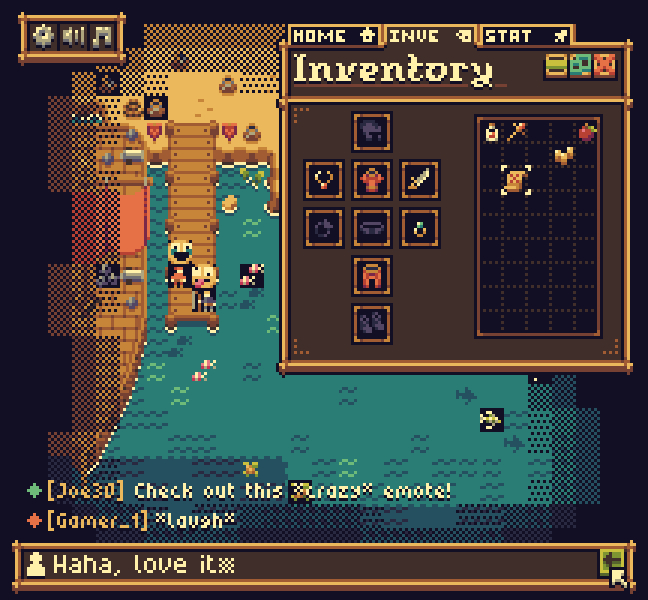Toggle the music note icon

coord(101,37)
